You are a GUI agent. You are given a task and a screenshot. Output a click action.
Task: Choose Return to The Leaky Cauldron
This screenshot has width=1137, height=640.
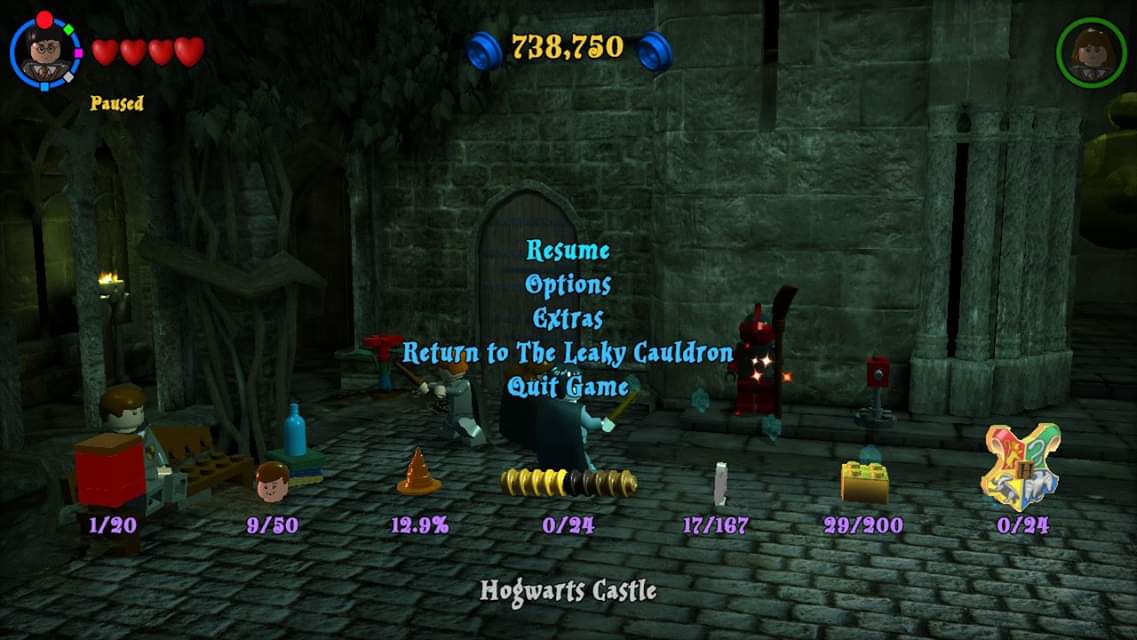568,353
